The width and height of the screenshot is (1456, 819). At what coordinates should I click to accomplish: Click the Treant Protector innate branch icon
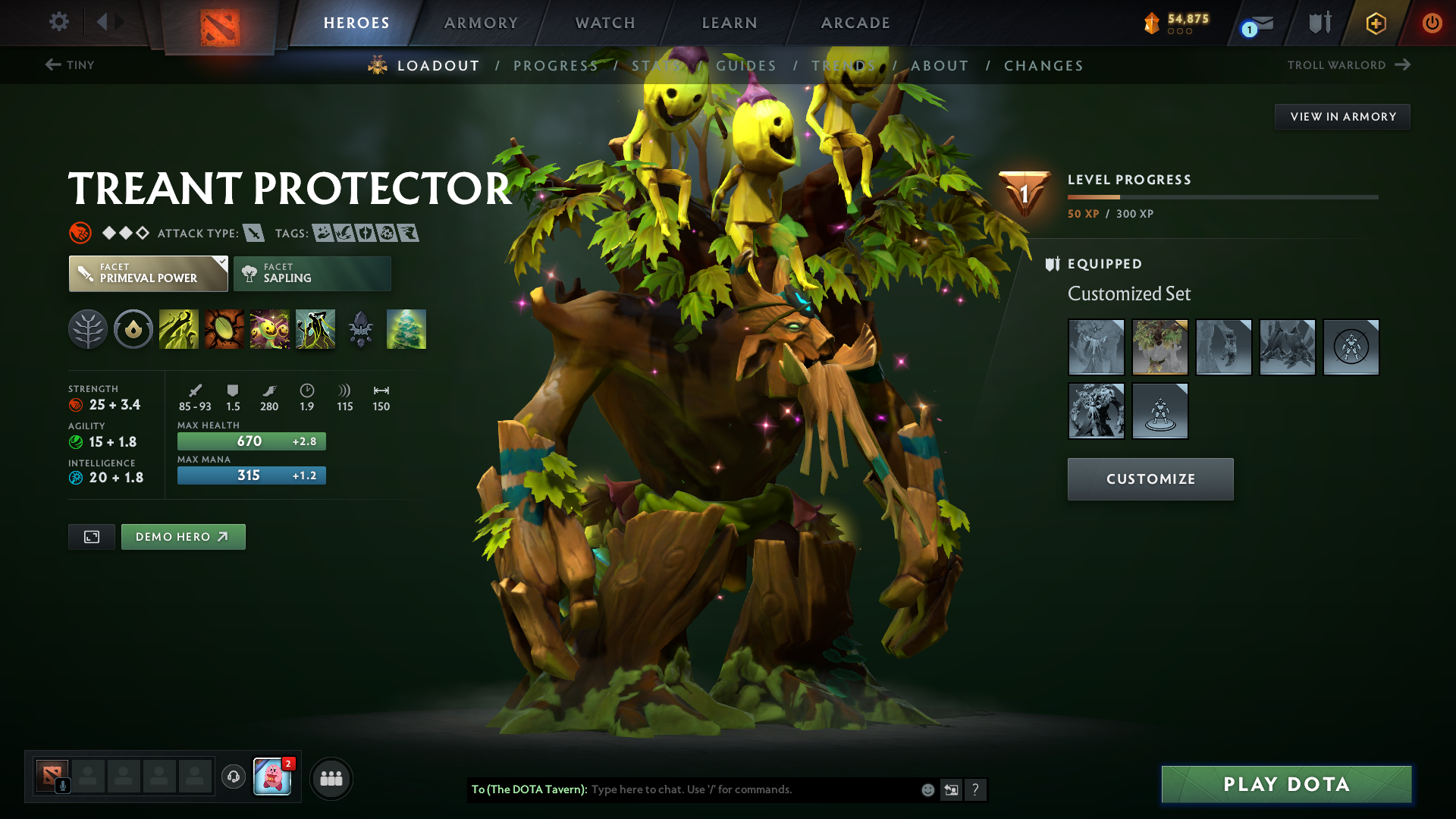pos(87,329)
